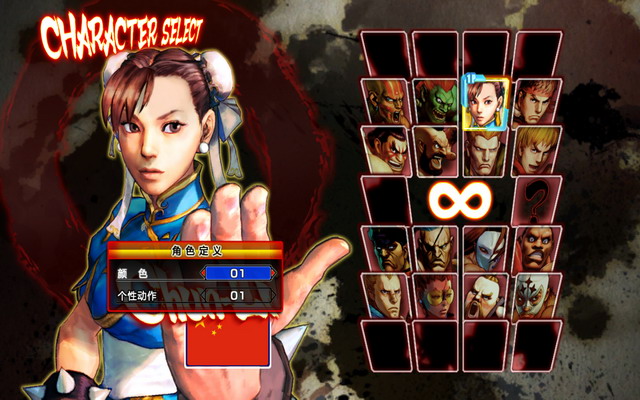Select Ken's portrait tile
The height and width of the screenshot is (400, 640).
click(536, 150)
